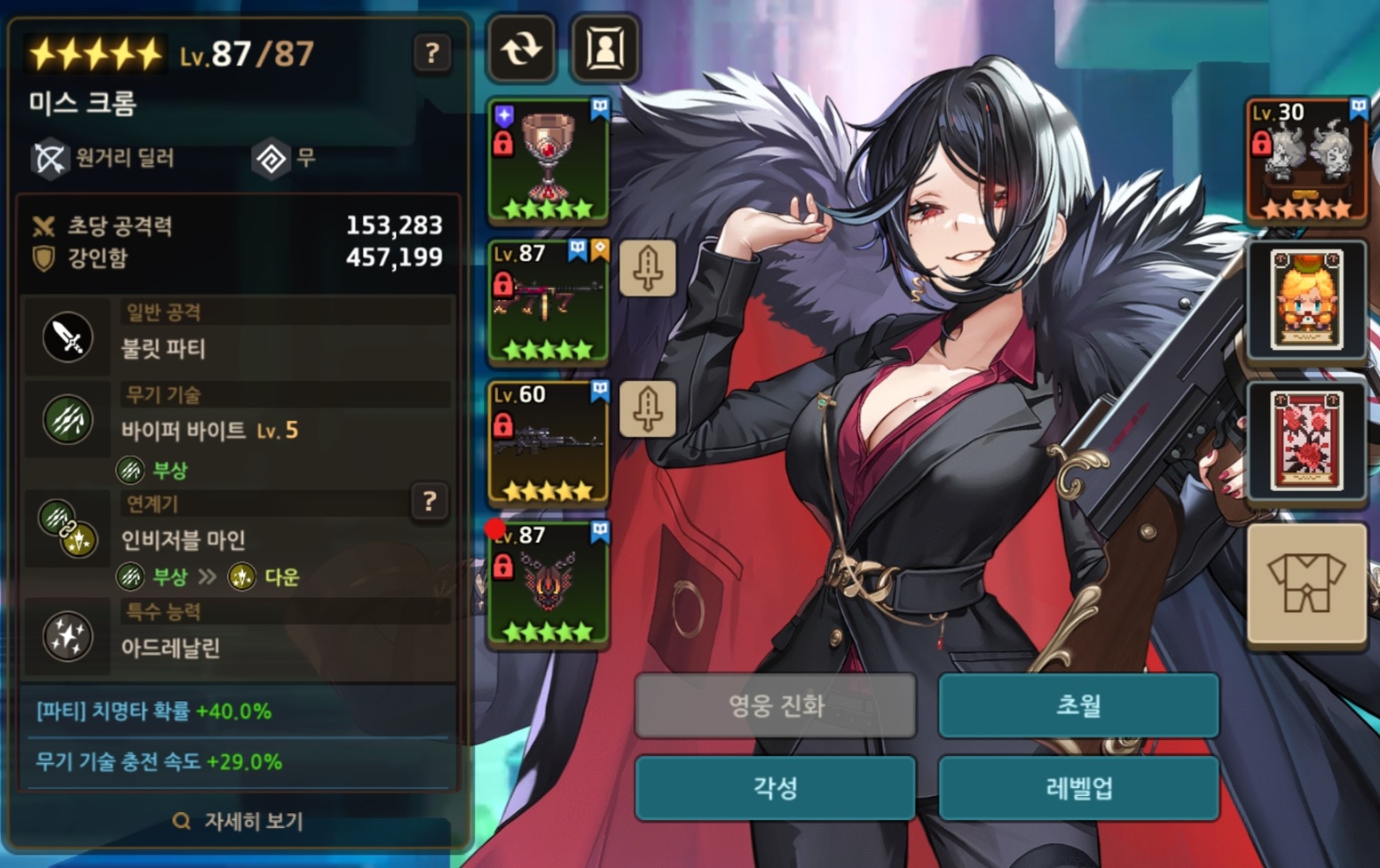1380x868 pixels.
Task: Open the 영웅 진화 hero evolution button
Action: click(x=775, y=706)
